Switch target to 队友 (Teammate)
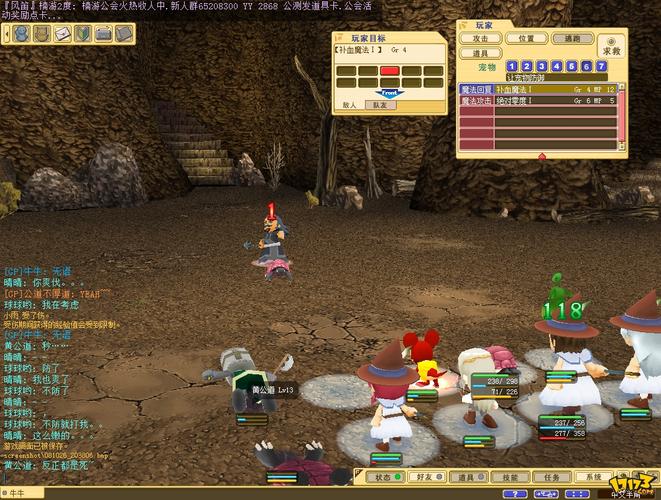This screenshot has height=500, width=661. coord(379,104)
